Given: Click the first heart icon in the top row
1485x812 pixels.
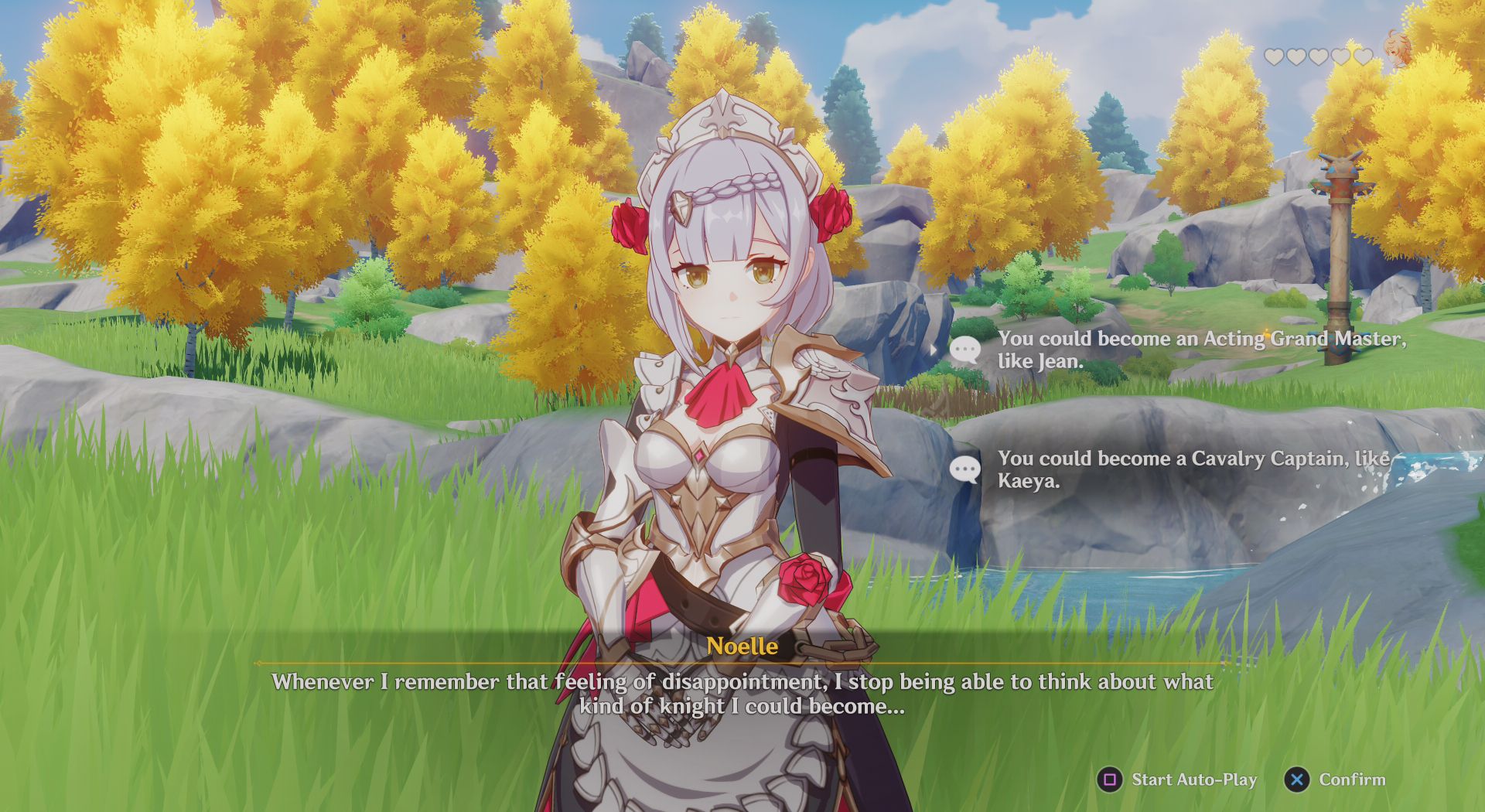Looking at the screenshot, I should pos(1273,56).
